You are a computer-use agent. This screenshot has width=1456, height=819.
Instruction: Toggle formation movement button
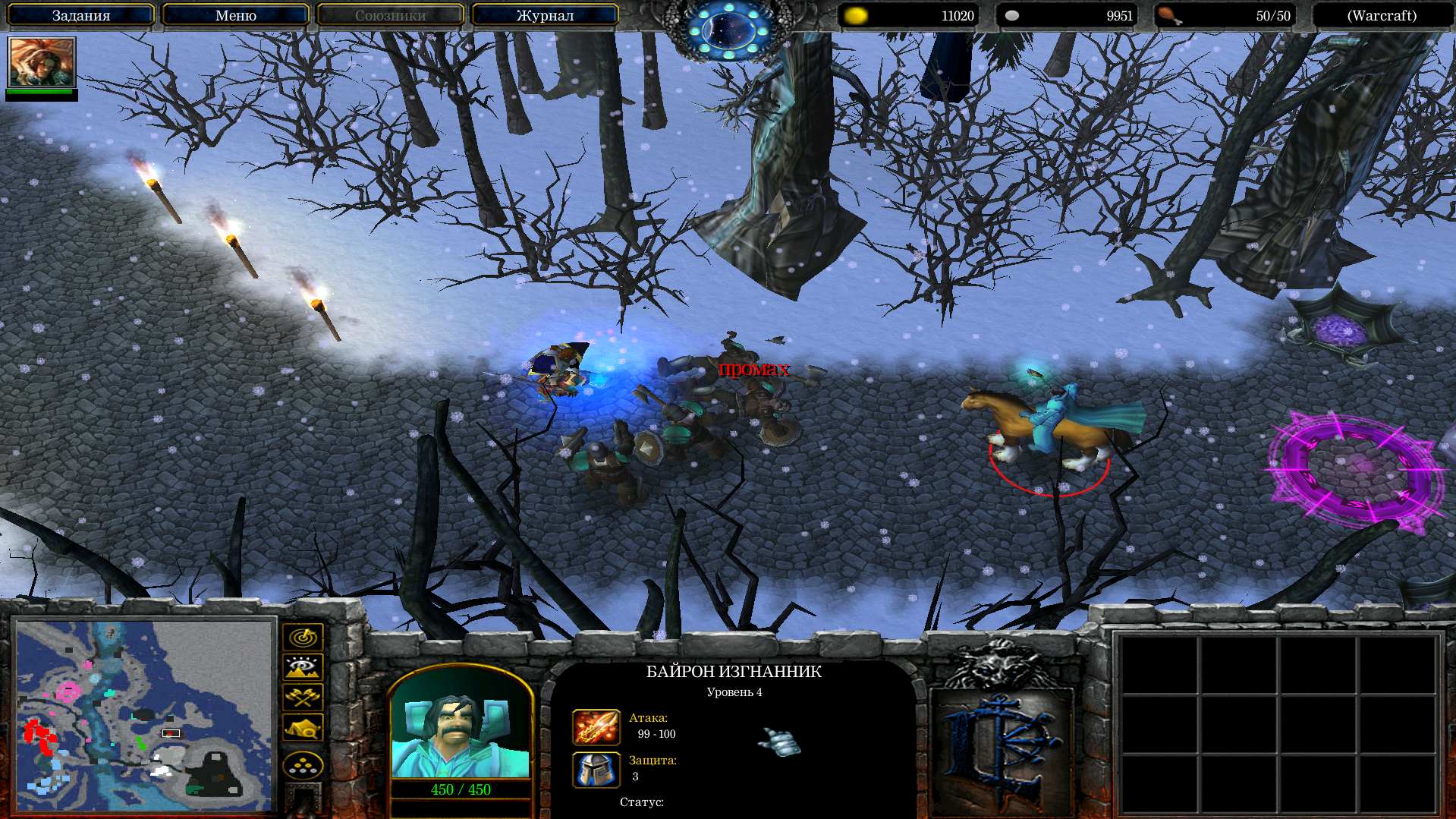[x=303, y=765]
